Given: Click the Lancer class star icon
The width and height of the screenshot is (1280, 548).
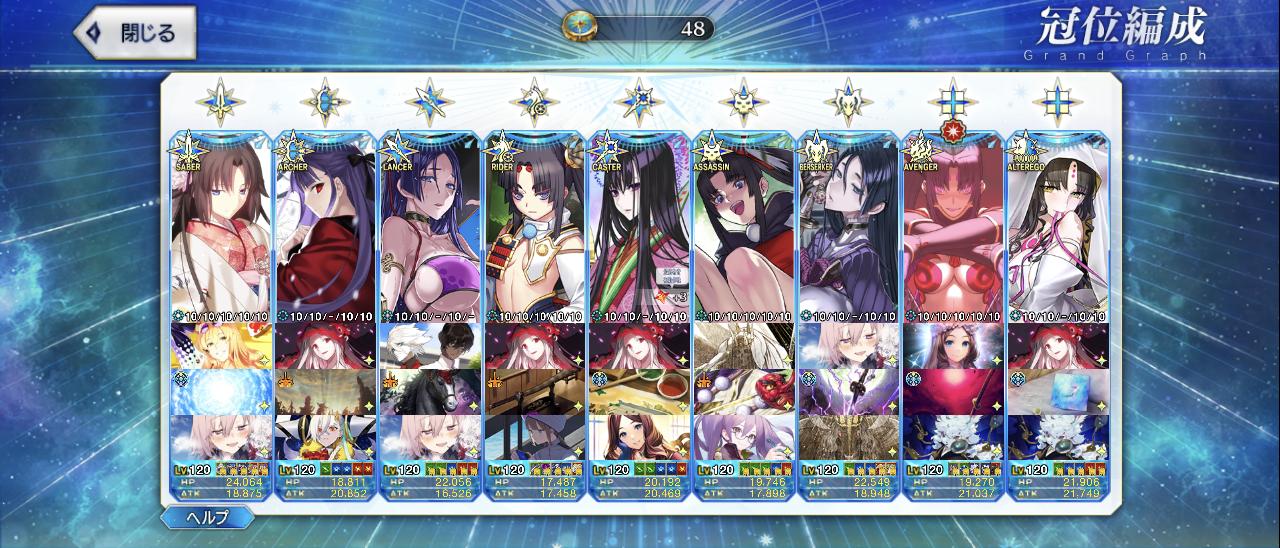Looking at the screenshot, I should click(x=430, y=101).
